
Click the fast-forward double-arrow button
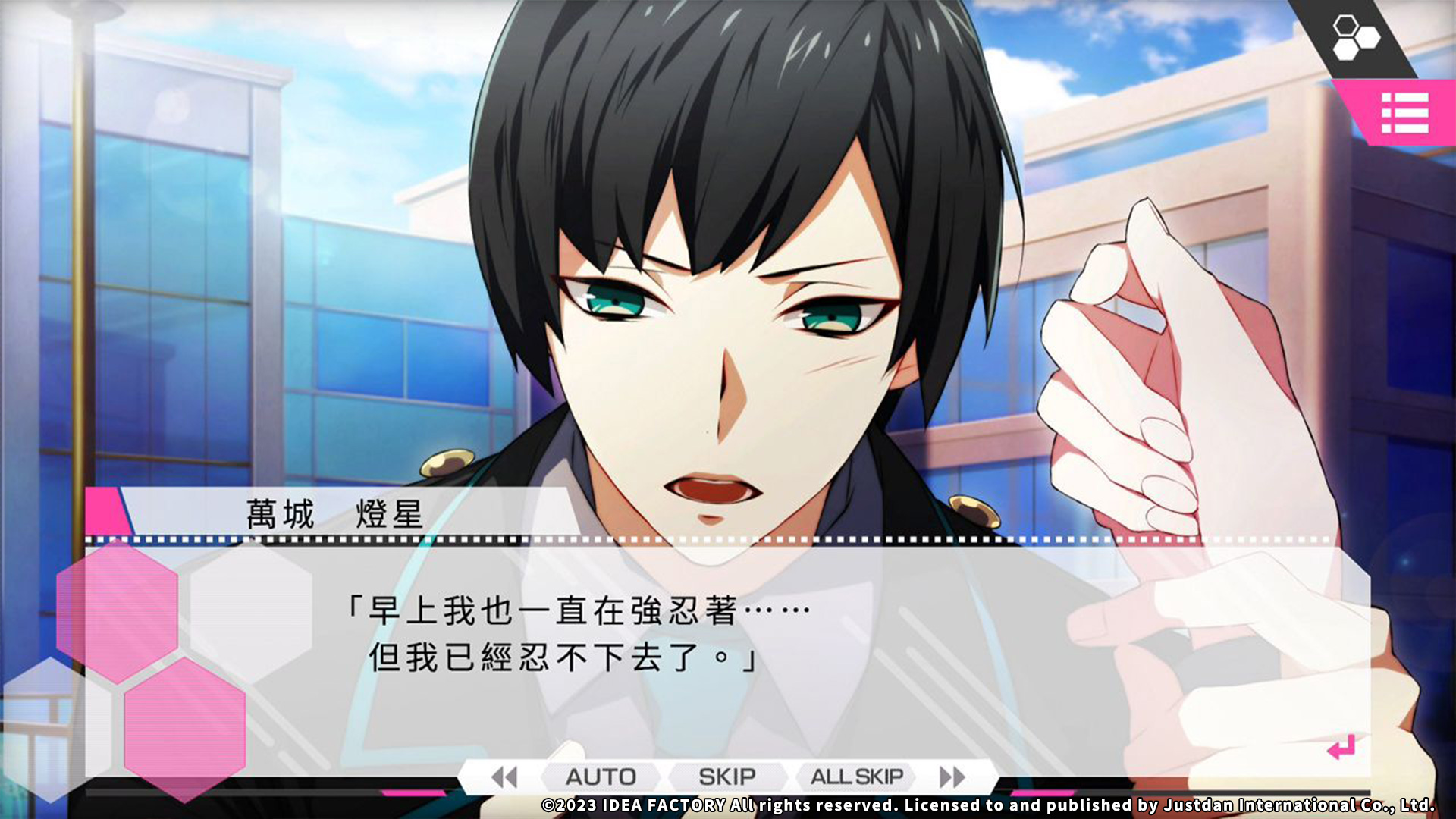click(952, 777)
